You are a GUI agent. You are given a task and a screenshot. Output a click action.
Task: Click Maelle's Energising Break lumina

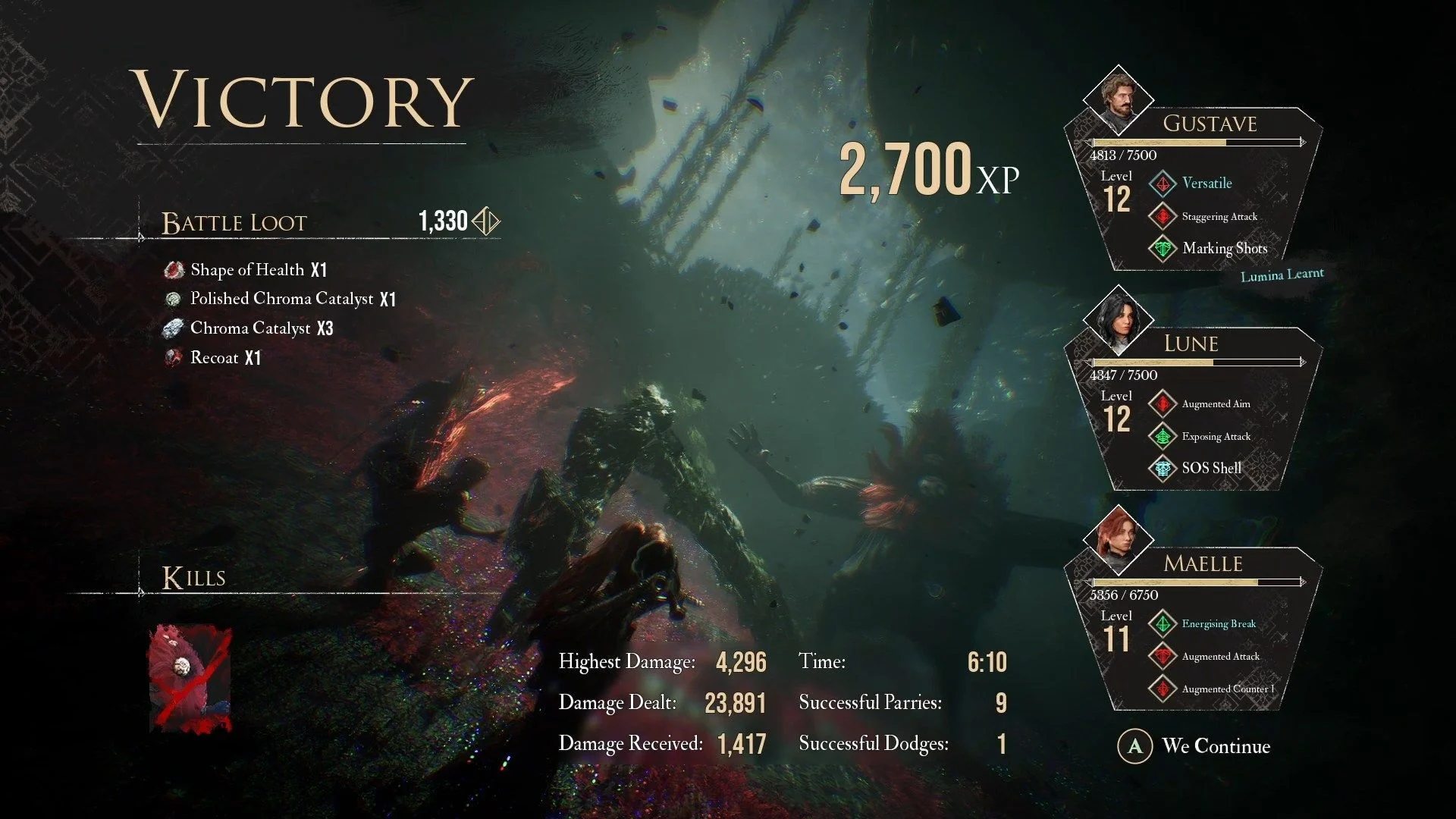coord(1218,624)
